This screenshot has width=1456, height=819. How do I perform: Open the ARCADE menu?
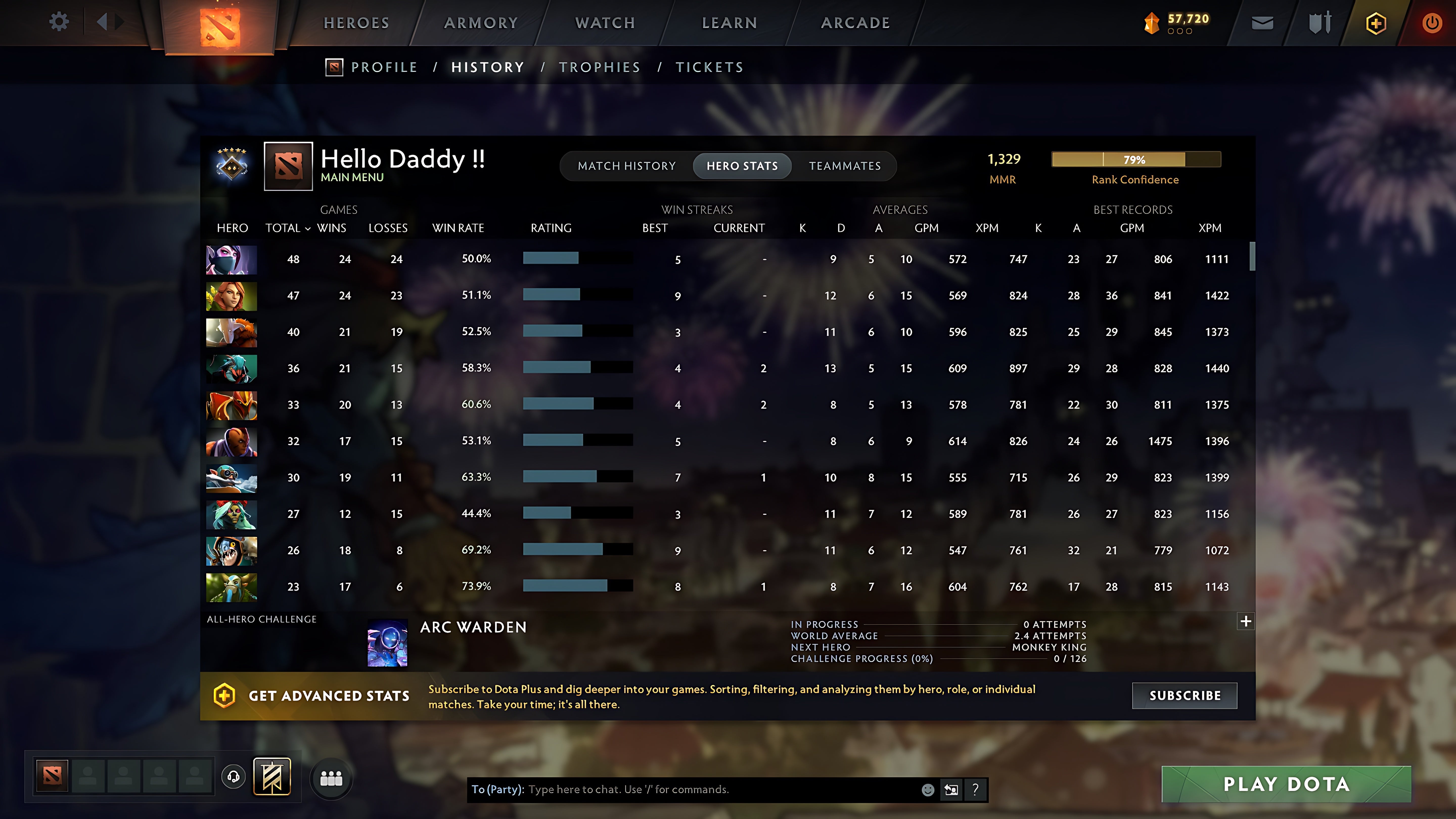[855, 22]
